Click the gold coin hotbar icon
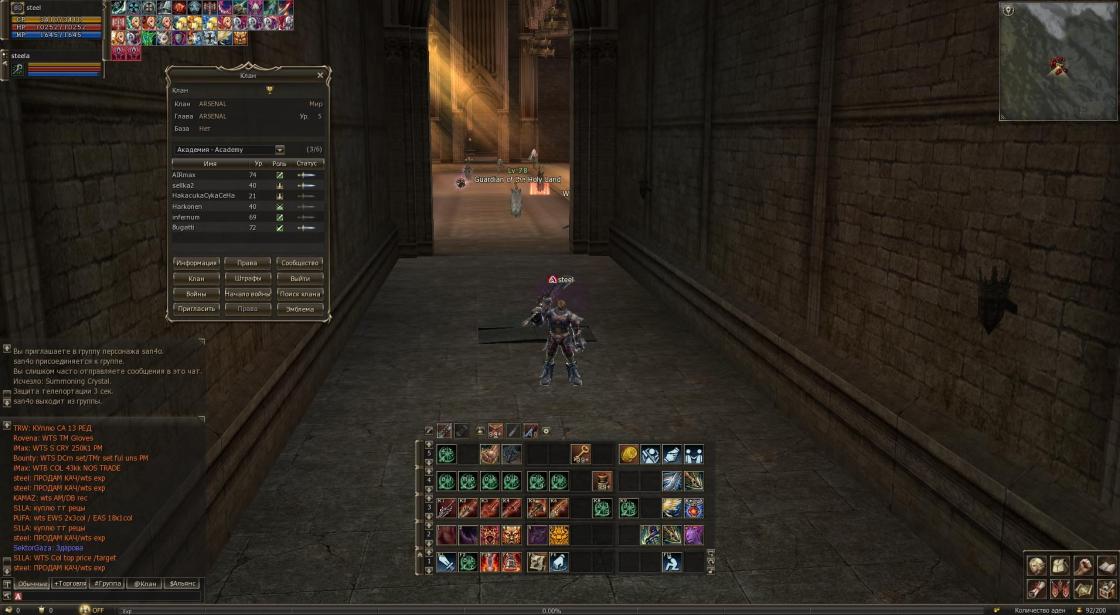This screenshot has width=1120, height=615. tap(628, 454)
